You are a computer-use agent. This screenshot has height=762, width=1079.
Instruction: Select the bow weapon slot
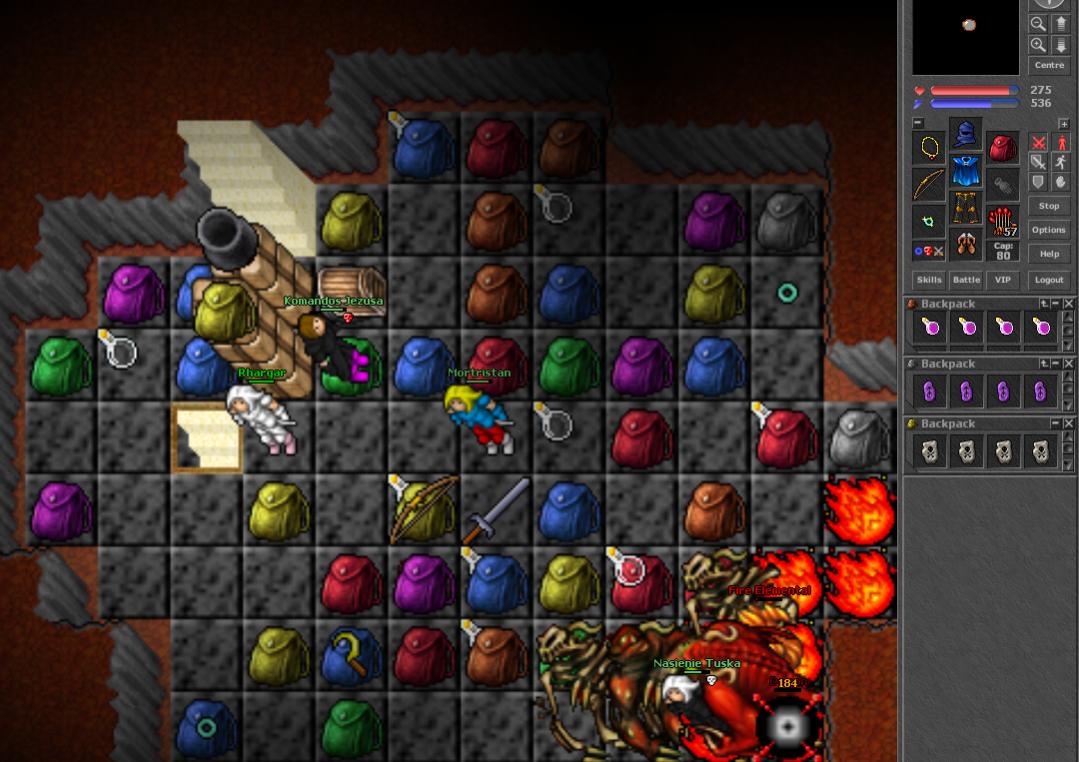coord(929,184)
